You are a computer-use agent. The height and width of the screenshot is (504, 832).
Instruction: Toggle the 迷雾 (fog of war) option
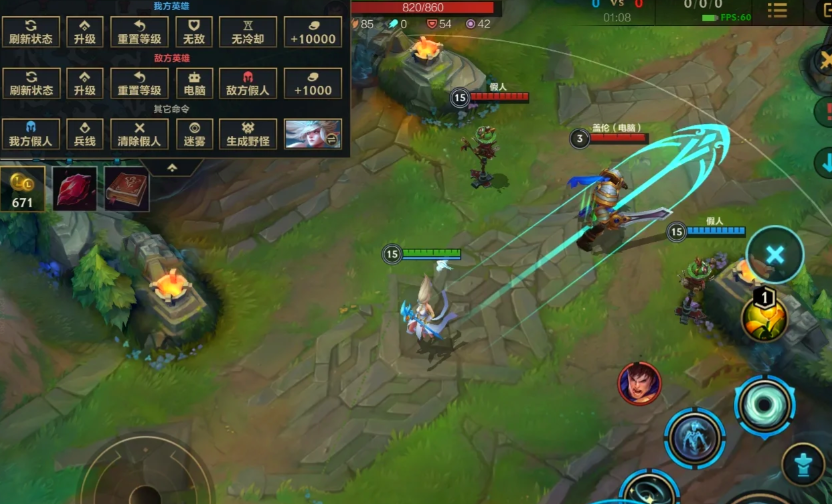click(x=194, y=134)
